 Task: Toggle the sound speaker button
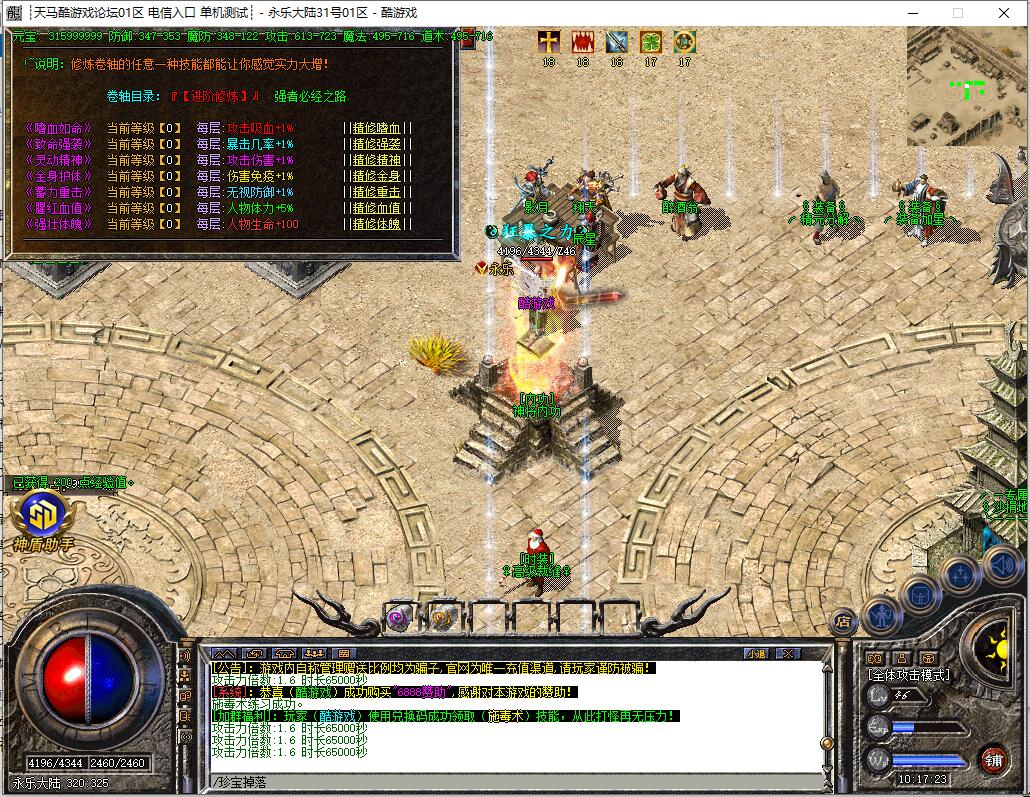[1001, 565]
